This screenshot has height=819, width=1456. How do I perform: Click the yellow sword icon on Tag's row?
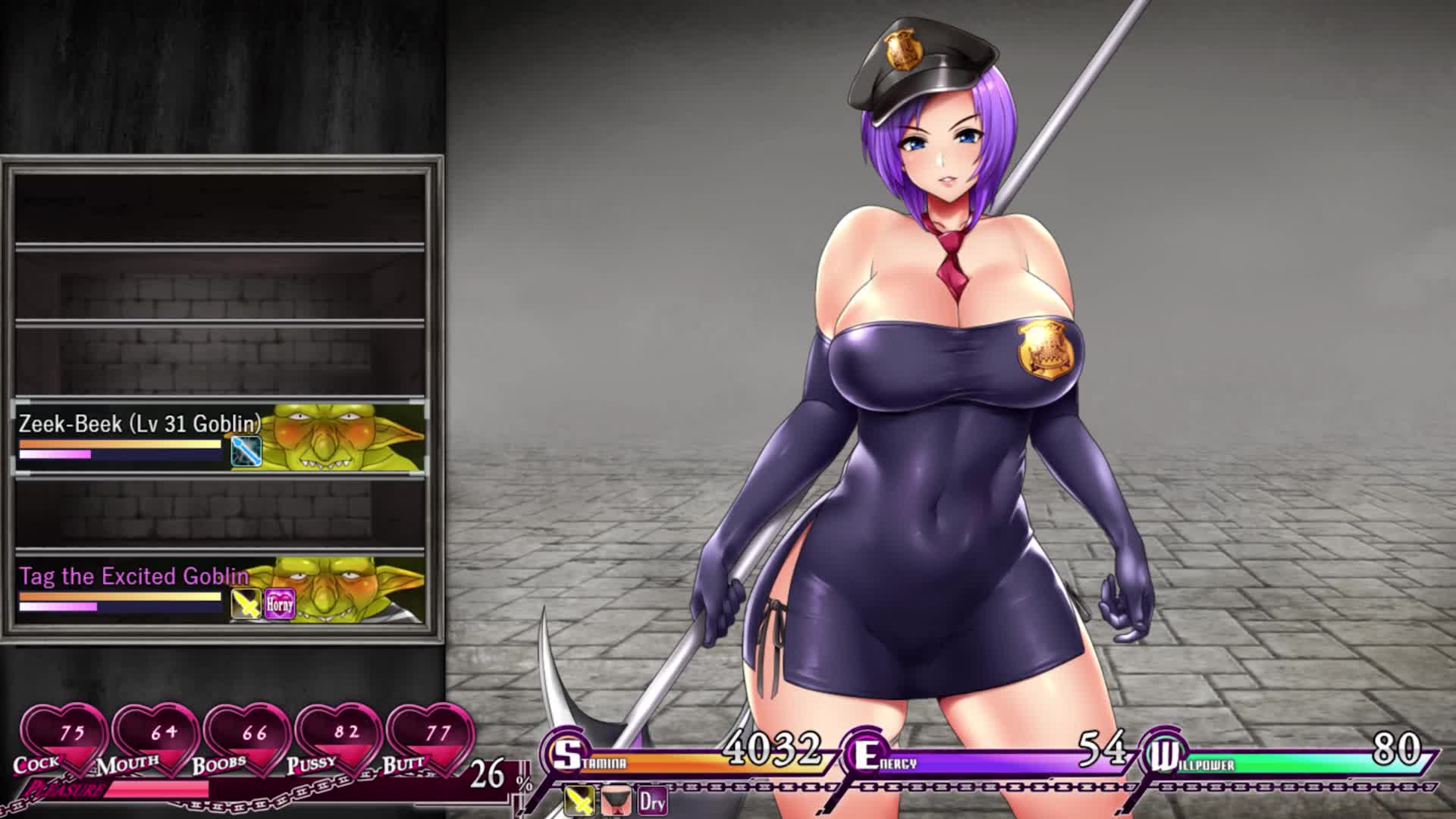click(246, 604)
